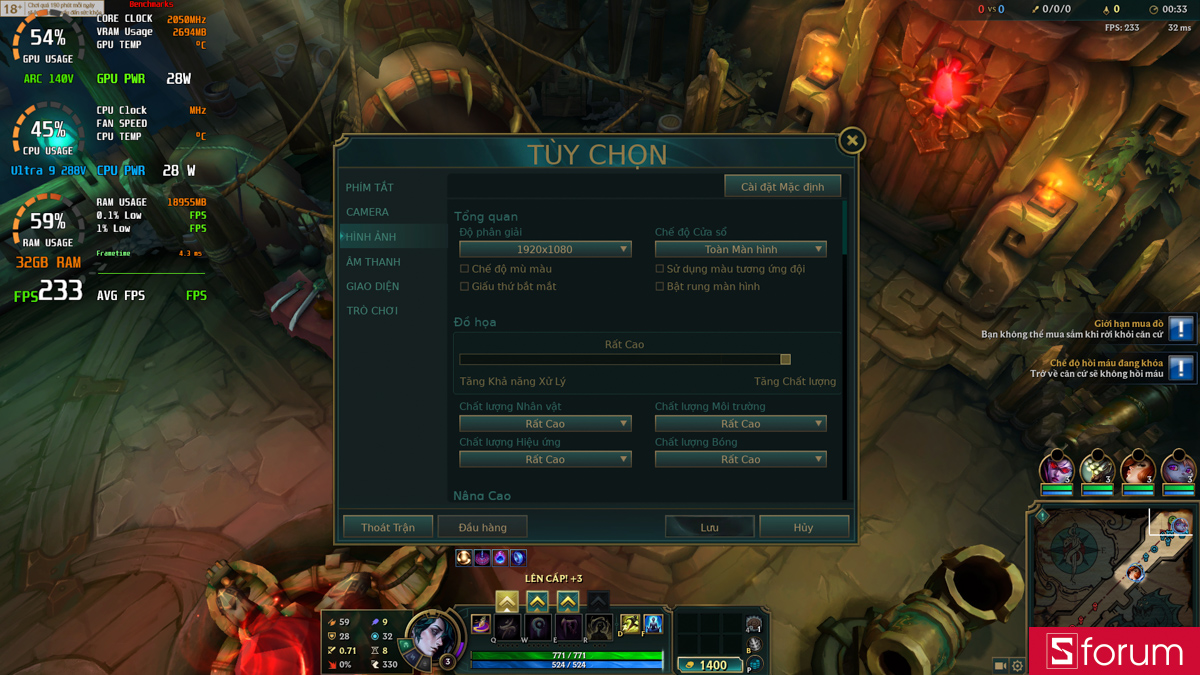Go to the GIAO DIỆN tab
1200x675 pixels.
(x=372, y=286)
